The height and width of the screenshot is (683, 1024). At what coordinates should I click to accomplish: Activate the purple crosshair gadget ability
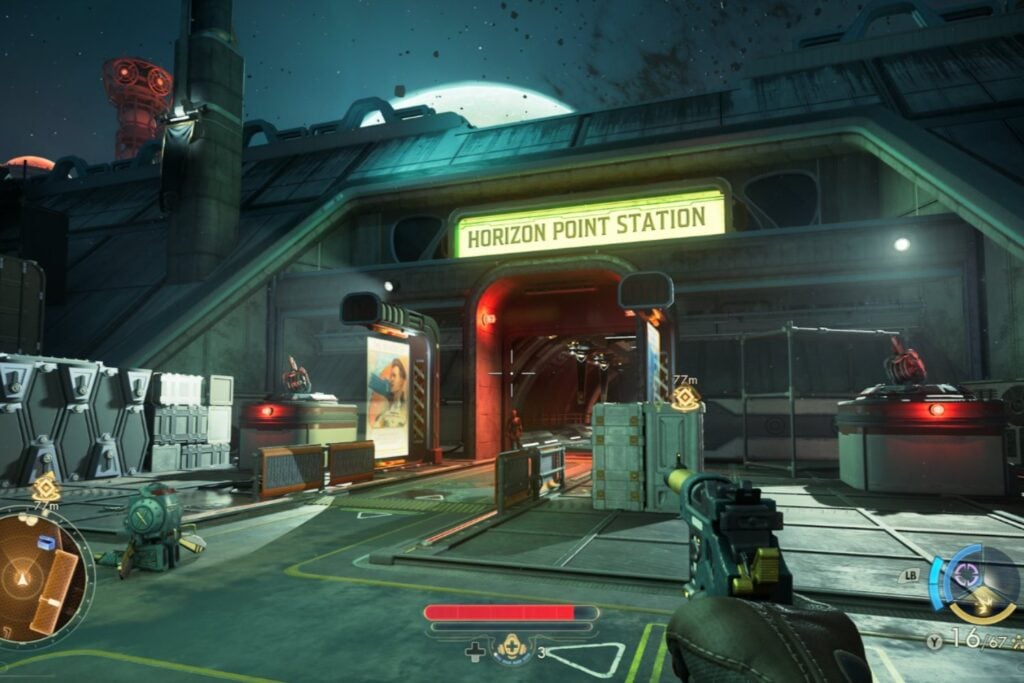[x=968, y=574]
